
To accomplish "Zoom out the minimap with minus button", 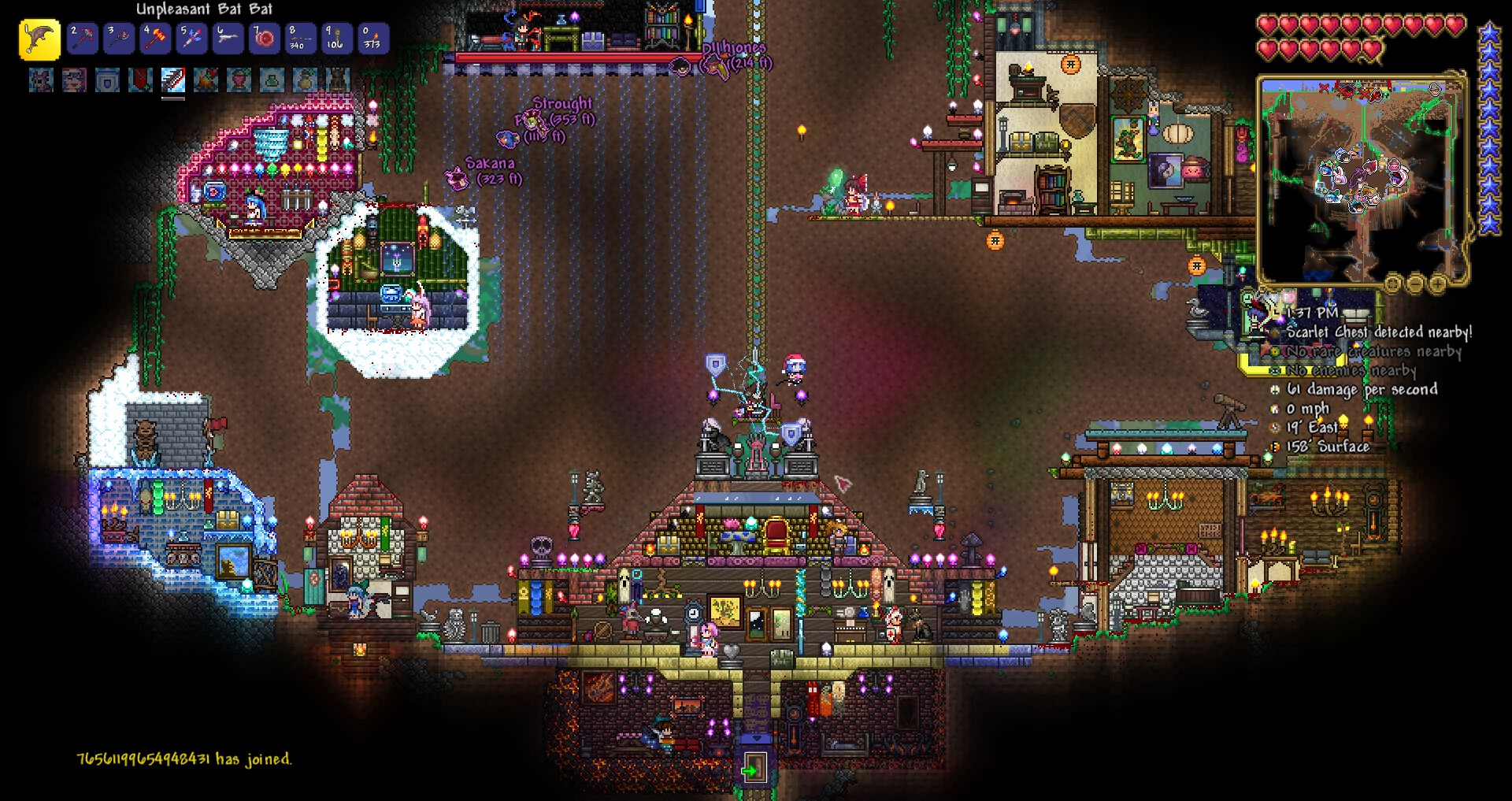I will coord(1415,283).
